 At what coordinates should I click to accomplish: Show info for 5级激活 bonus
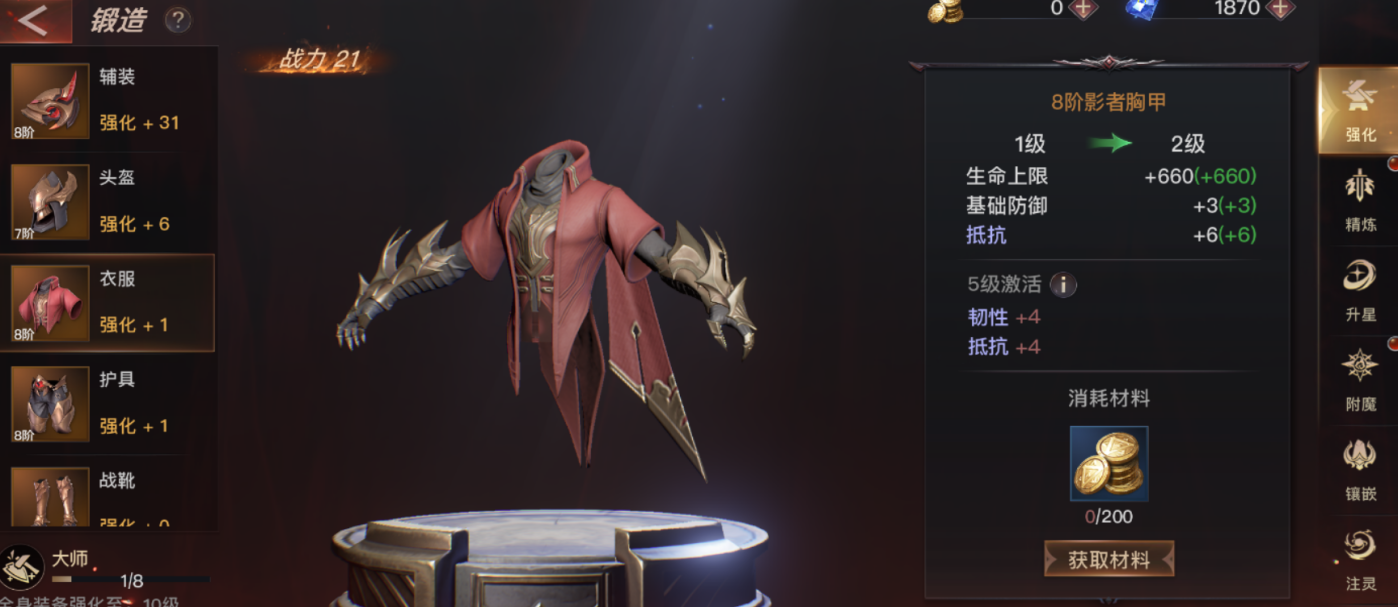(x=1063, y=285)
